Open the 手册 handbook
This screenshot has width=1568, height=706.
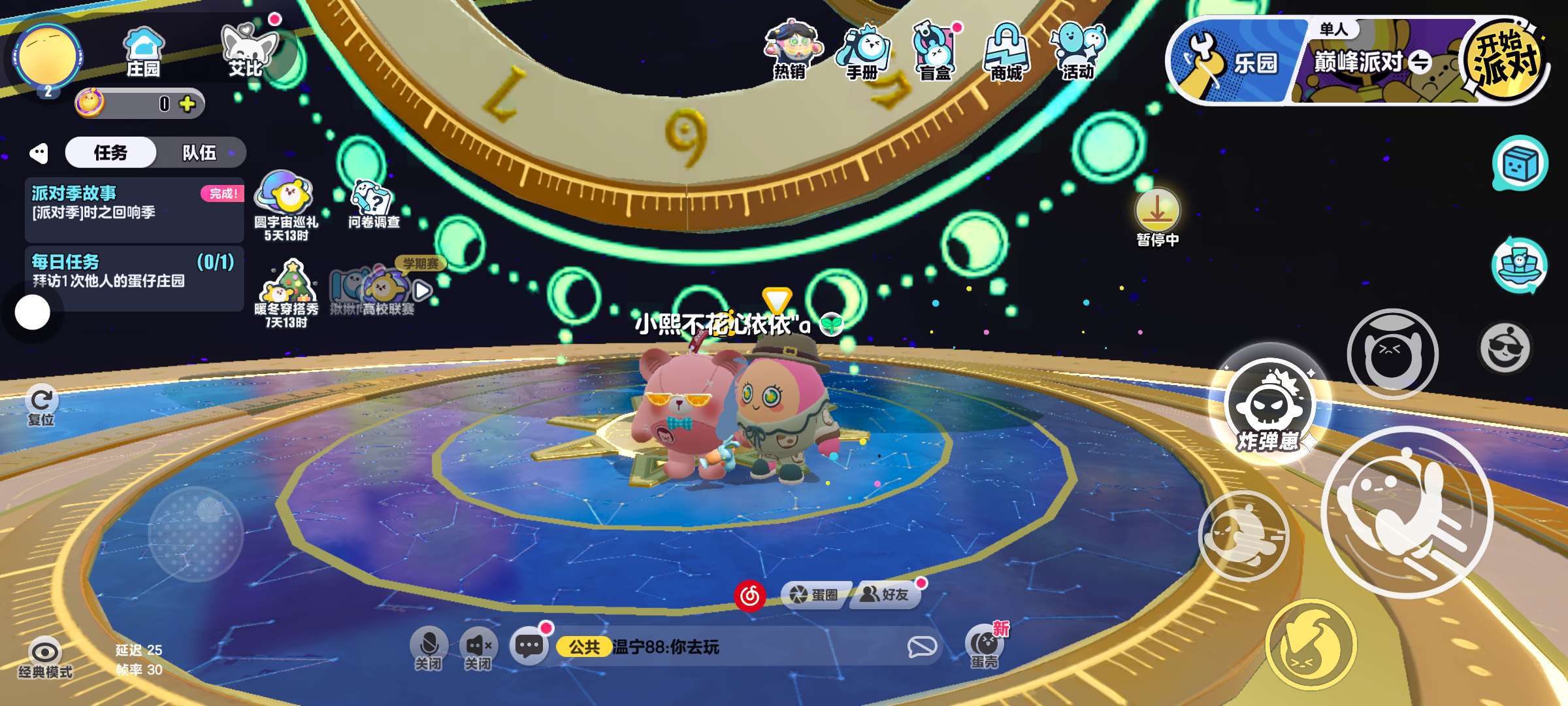tap(862, 52)
